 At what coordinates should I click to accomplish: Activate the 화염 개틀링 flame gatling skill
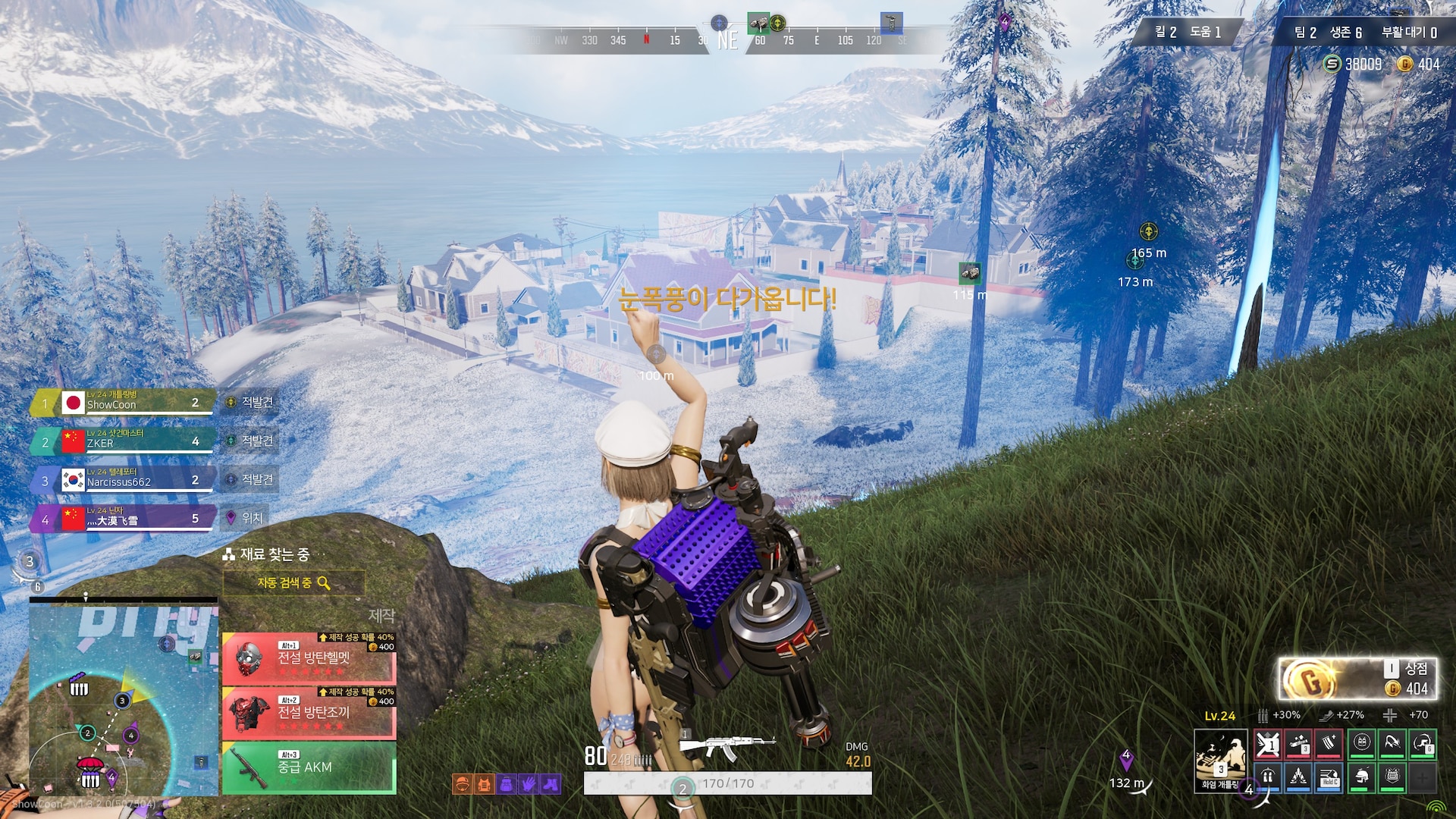pos(1220,760)
